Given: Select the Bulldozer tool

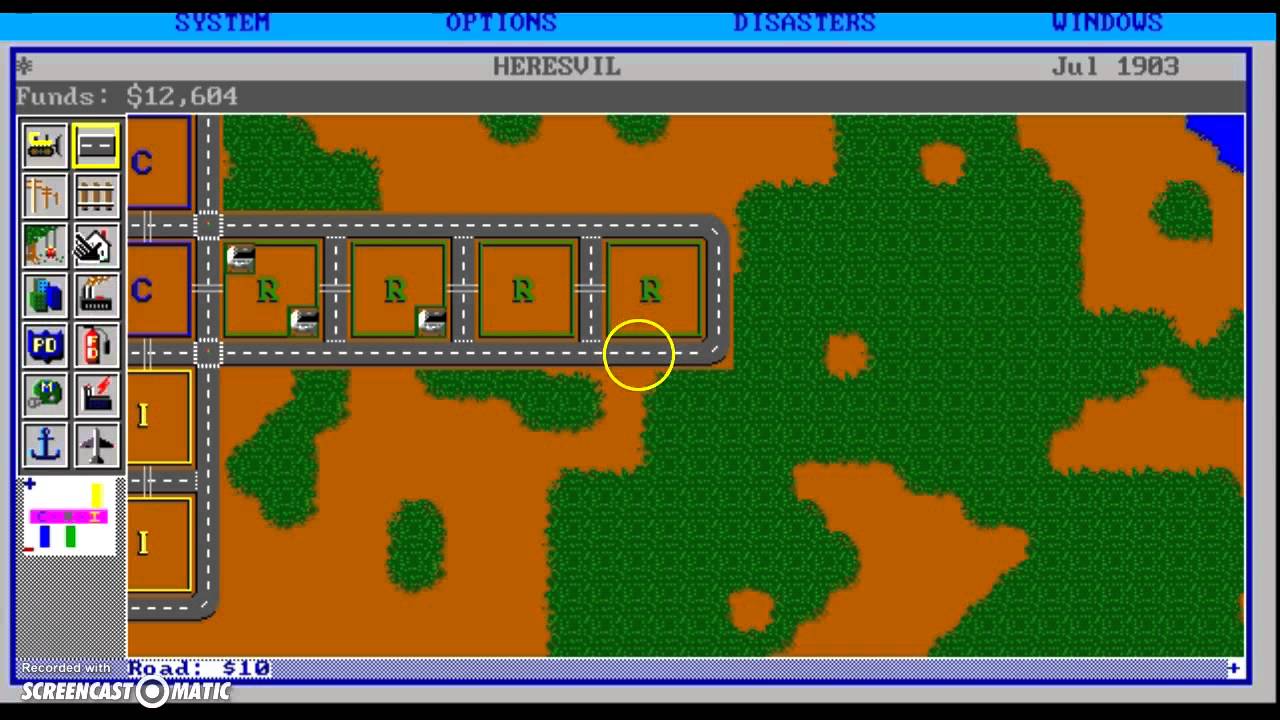Looking at the screenshot, I should click(x=44, y=145).
